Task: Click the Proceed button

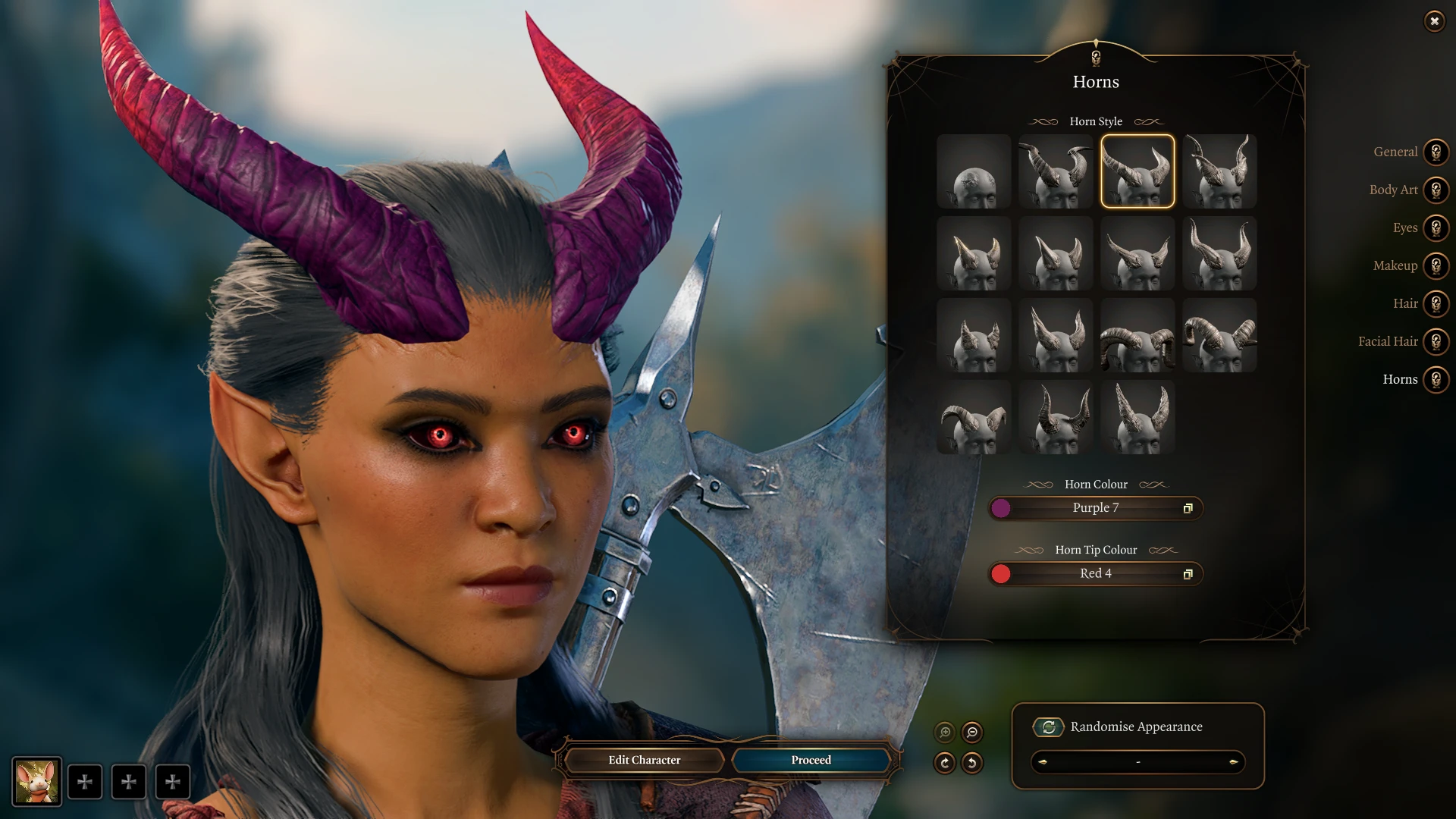Action: click(x=811, y=760)
